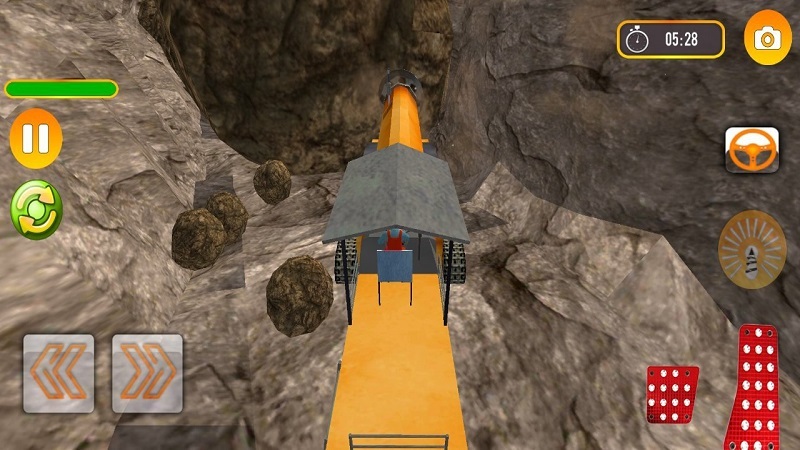Screen dimensions: 800x450
Task: Step on the tall red gas pedal
Action: pyautogui.click(x=760, y=385)
